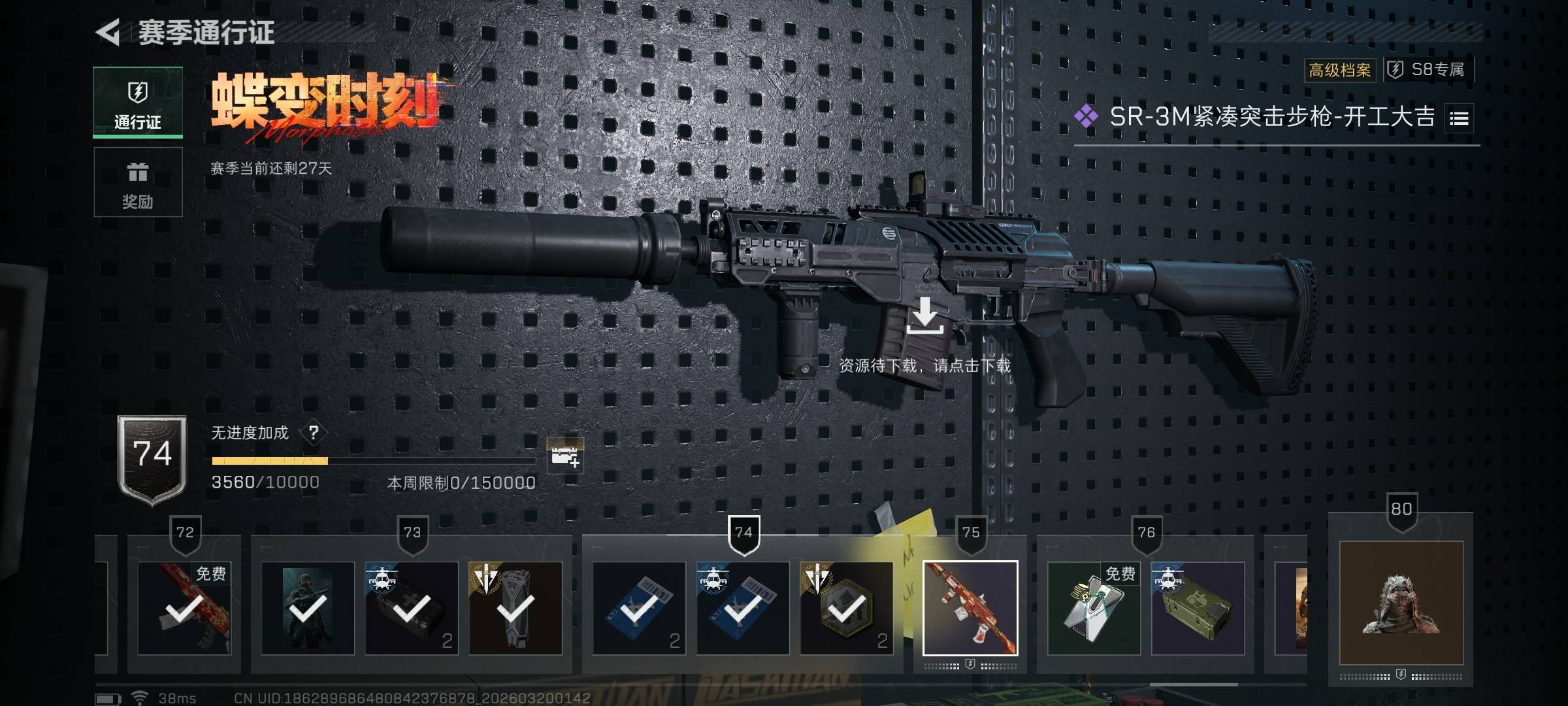1568x706 pixels.
Task: Choose the level 73 black crate reward
Action: 412,609
